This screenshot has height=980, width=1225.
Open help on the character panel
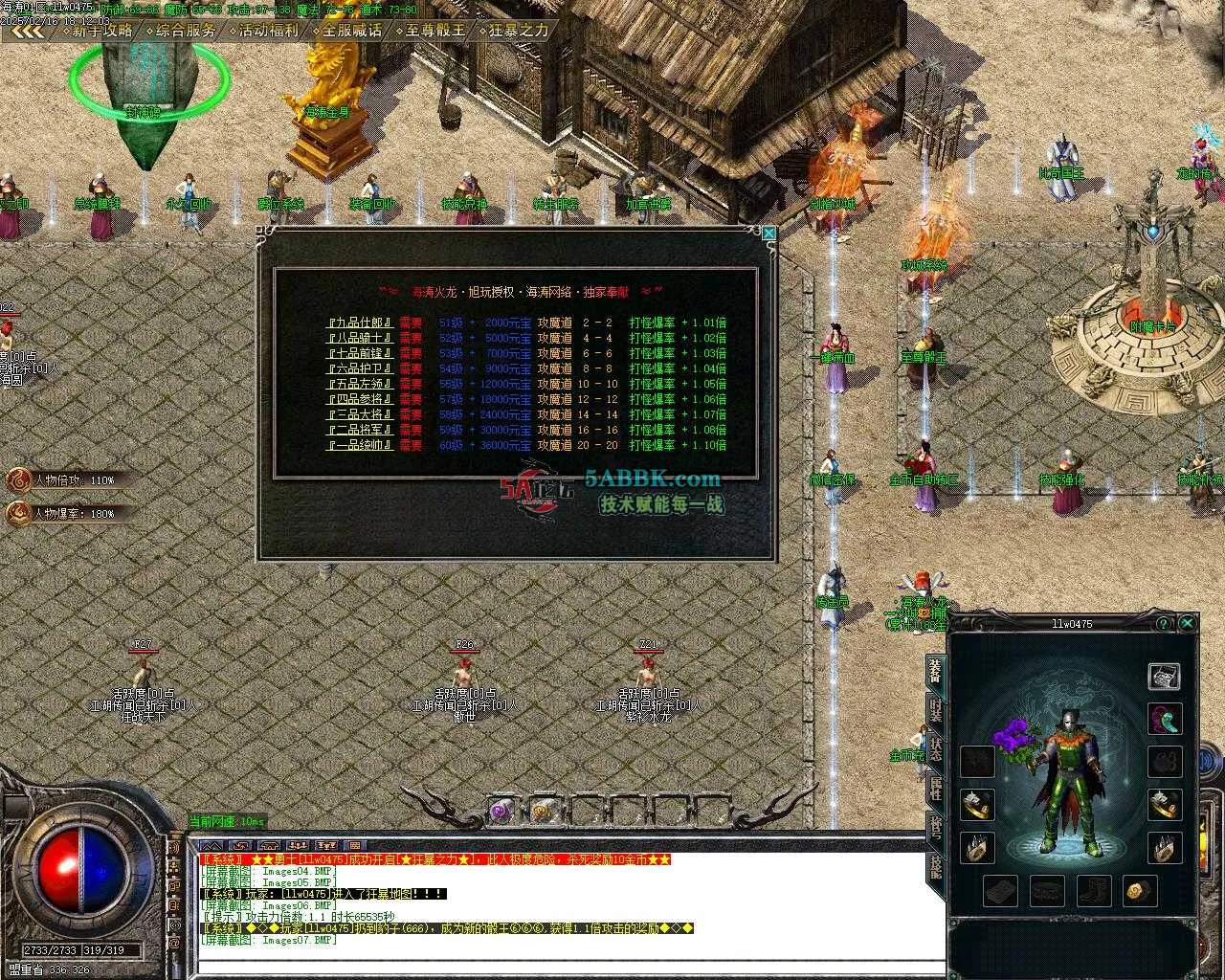(1164, 623)
